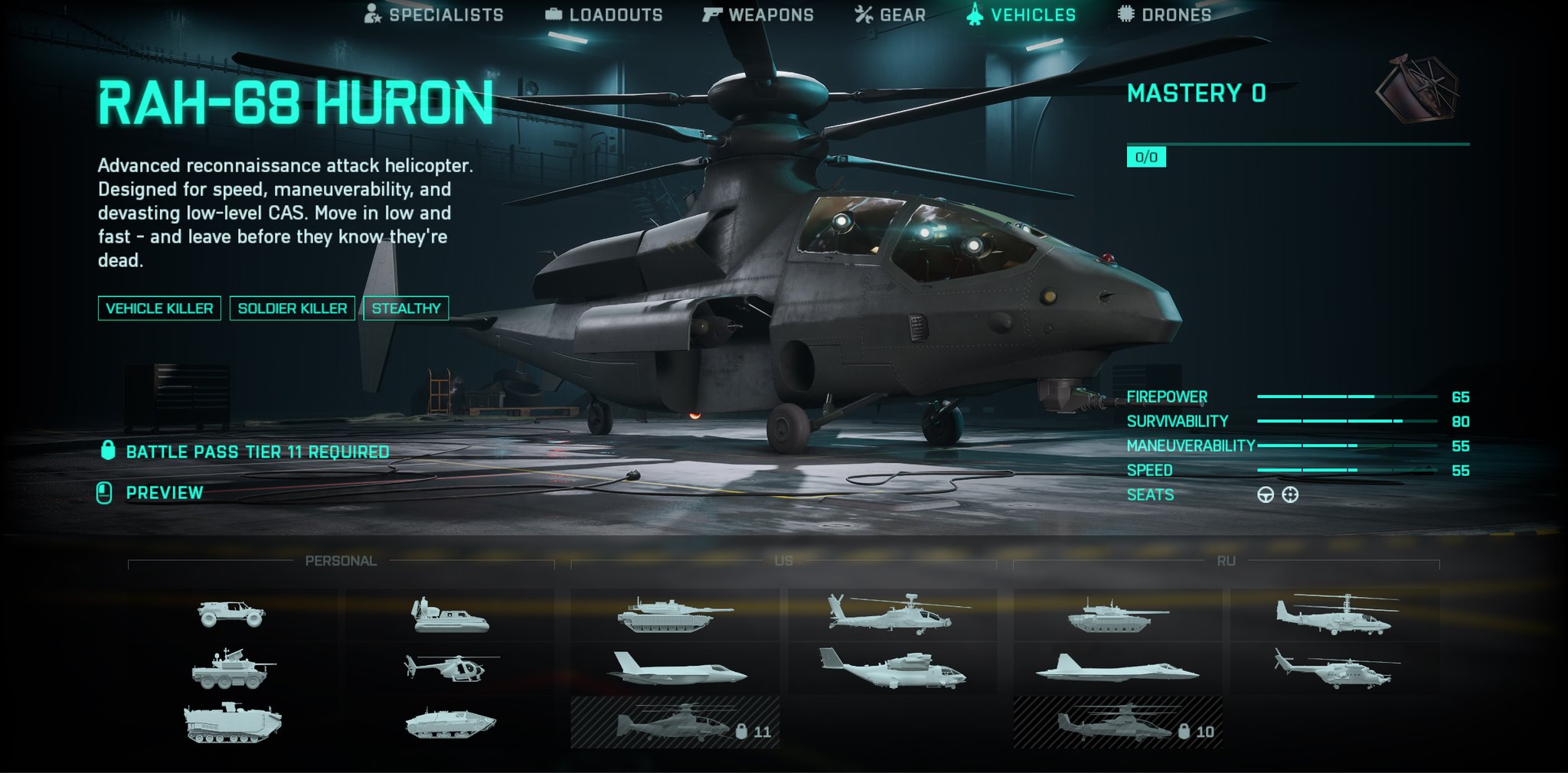This screenshot has height=773, width=1568.
Task: Select the Specialists icon in top navigation
Action: click(x=373, y=13)
